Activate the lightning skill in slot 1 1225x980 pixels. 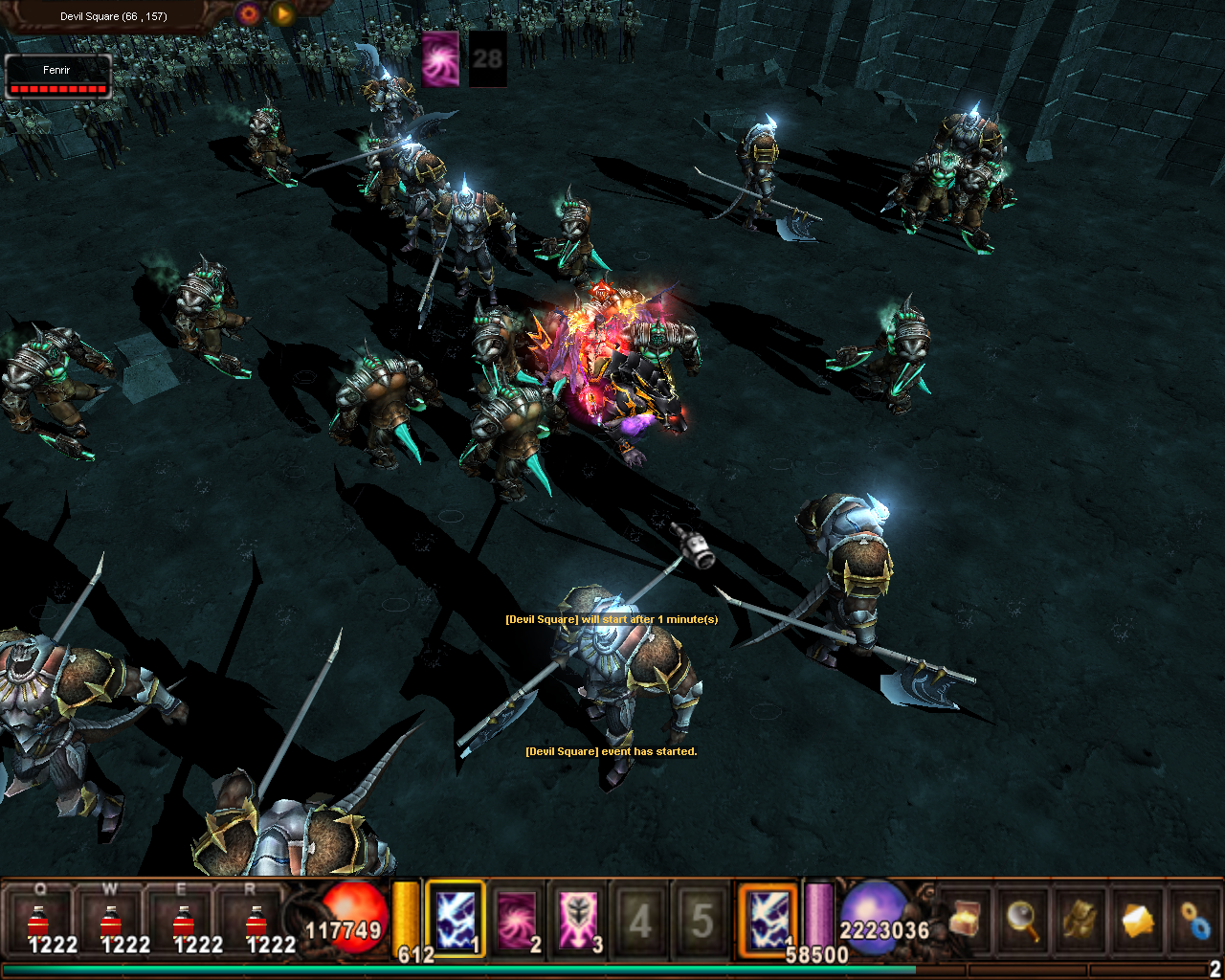(x=456, y=920)
